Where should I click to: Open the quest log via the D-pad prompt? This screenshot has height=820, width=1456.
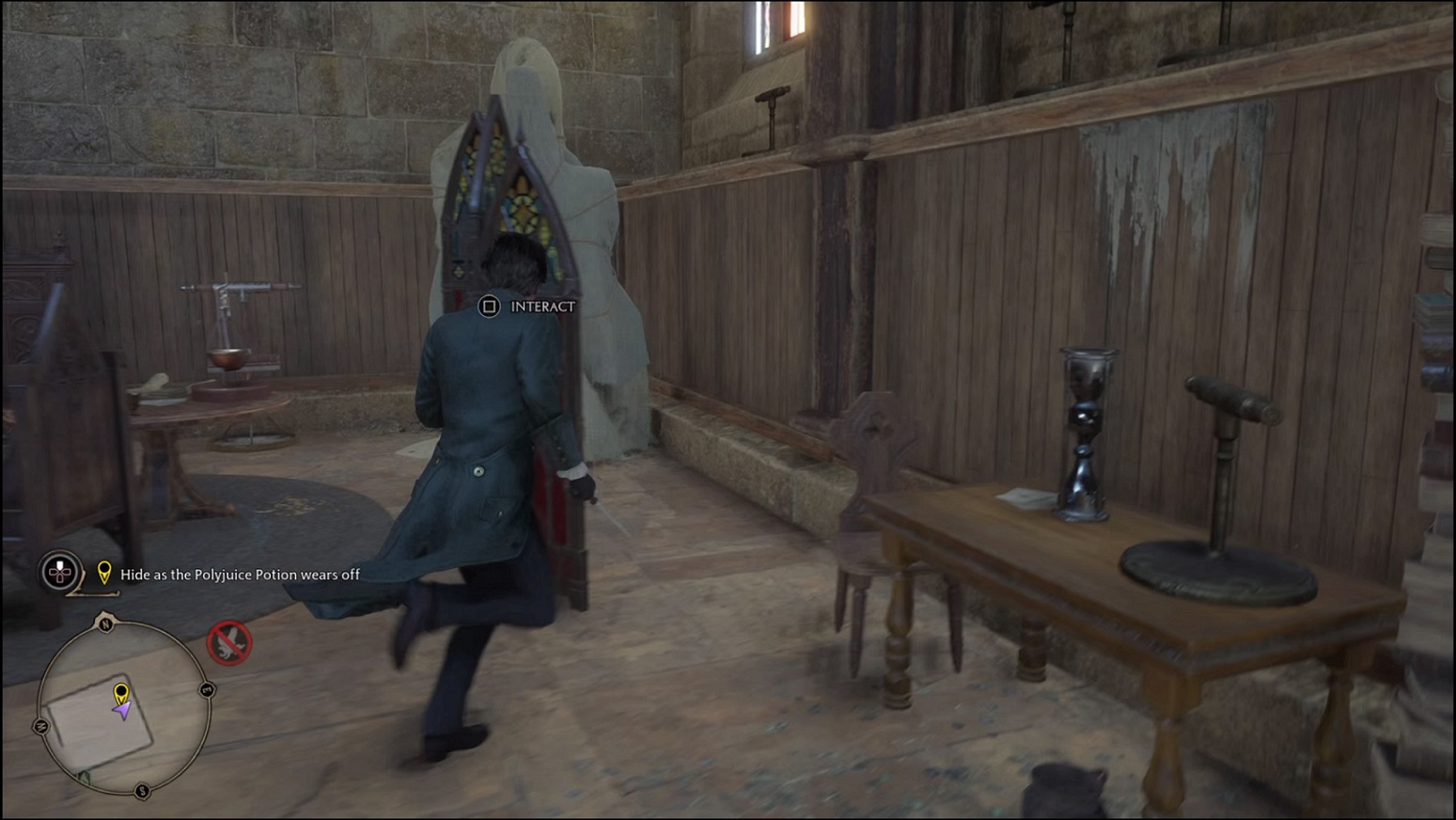click(58, 574)
